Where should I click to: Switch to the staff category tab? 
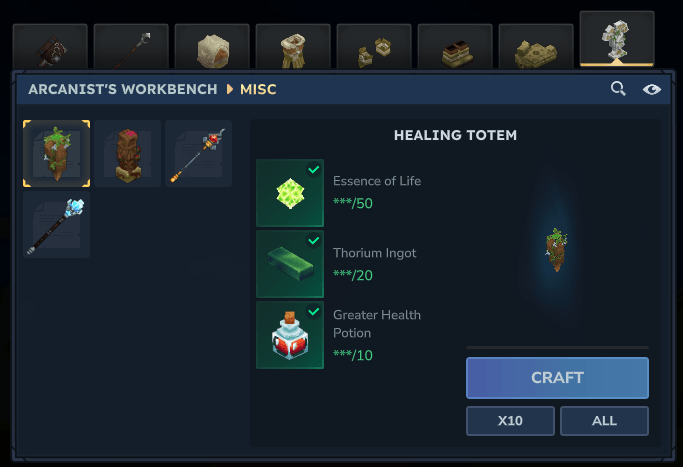[x=131, y=47]
